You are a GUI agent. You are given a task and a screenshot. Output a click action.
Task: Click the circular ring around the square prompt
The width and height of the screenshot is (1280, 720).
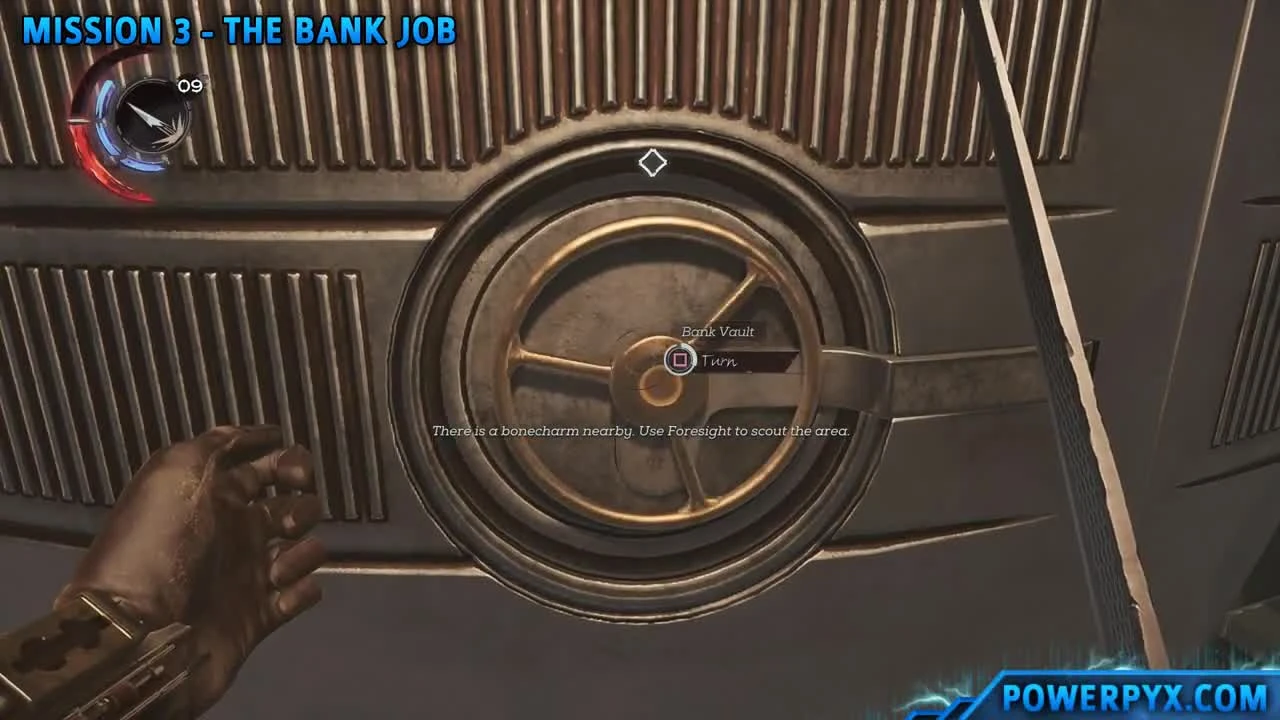pyautogui.click(x=680, y=361)
